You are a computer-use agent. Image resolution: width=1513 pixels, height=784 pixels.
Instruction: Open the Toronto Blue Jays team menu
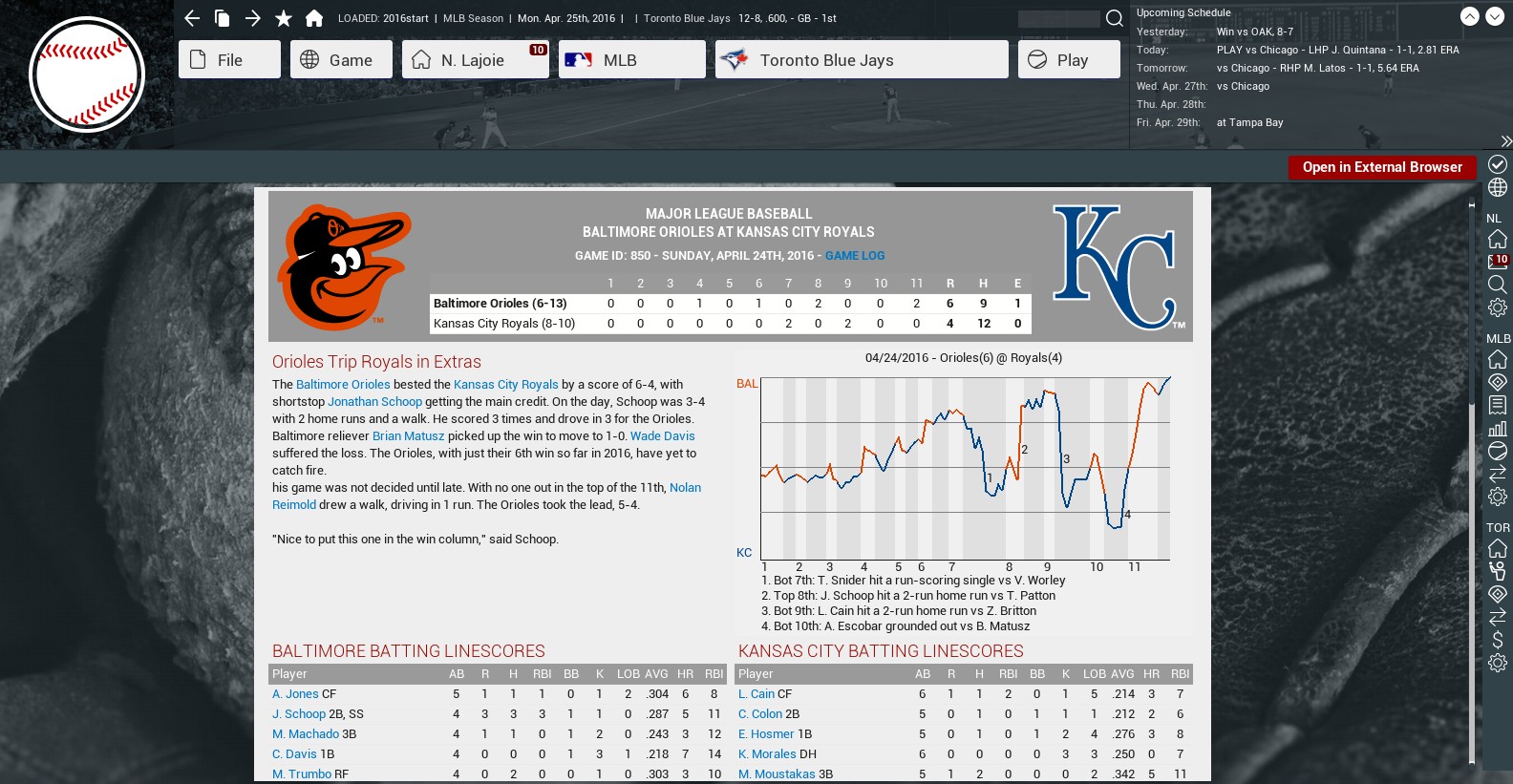pyautogui.click(x=861, y=60)
